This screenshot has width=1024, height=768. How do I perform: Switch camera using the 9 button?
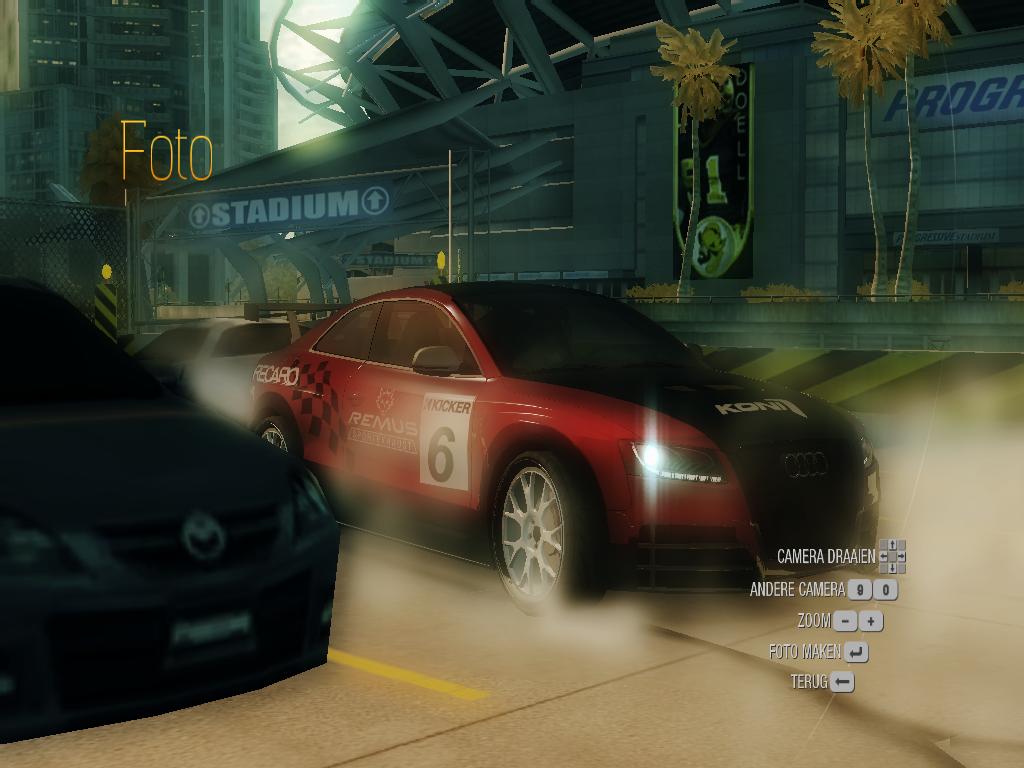click(859, 590)
